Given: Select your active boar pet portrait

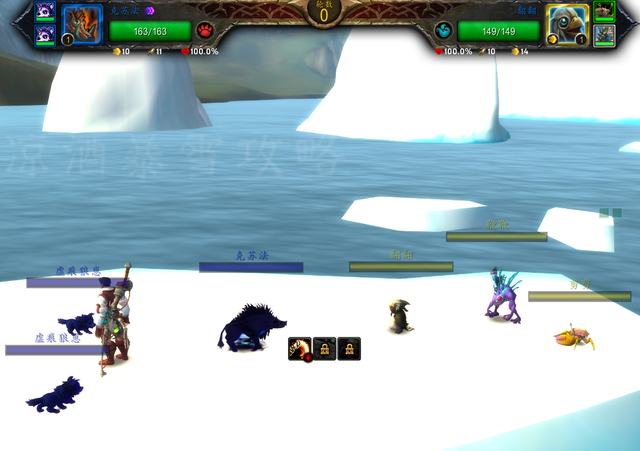Looking at the screenshot, I should [82, 24].
